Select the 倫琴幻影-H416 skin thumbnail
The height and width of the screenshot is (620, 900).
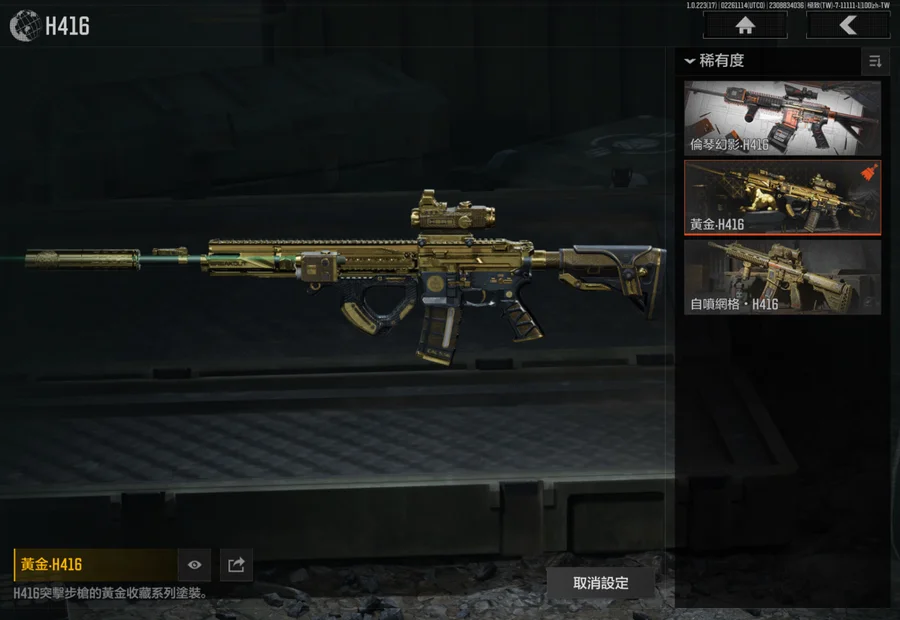coord(782,118)
